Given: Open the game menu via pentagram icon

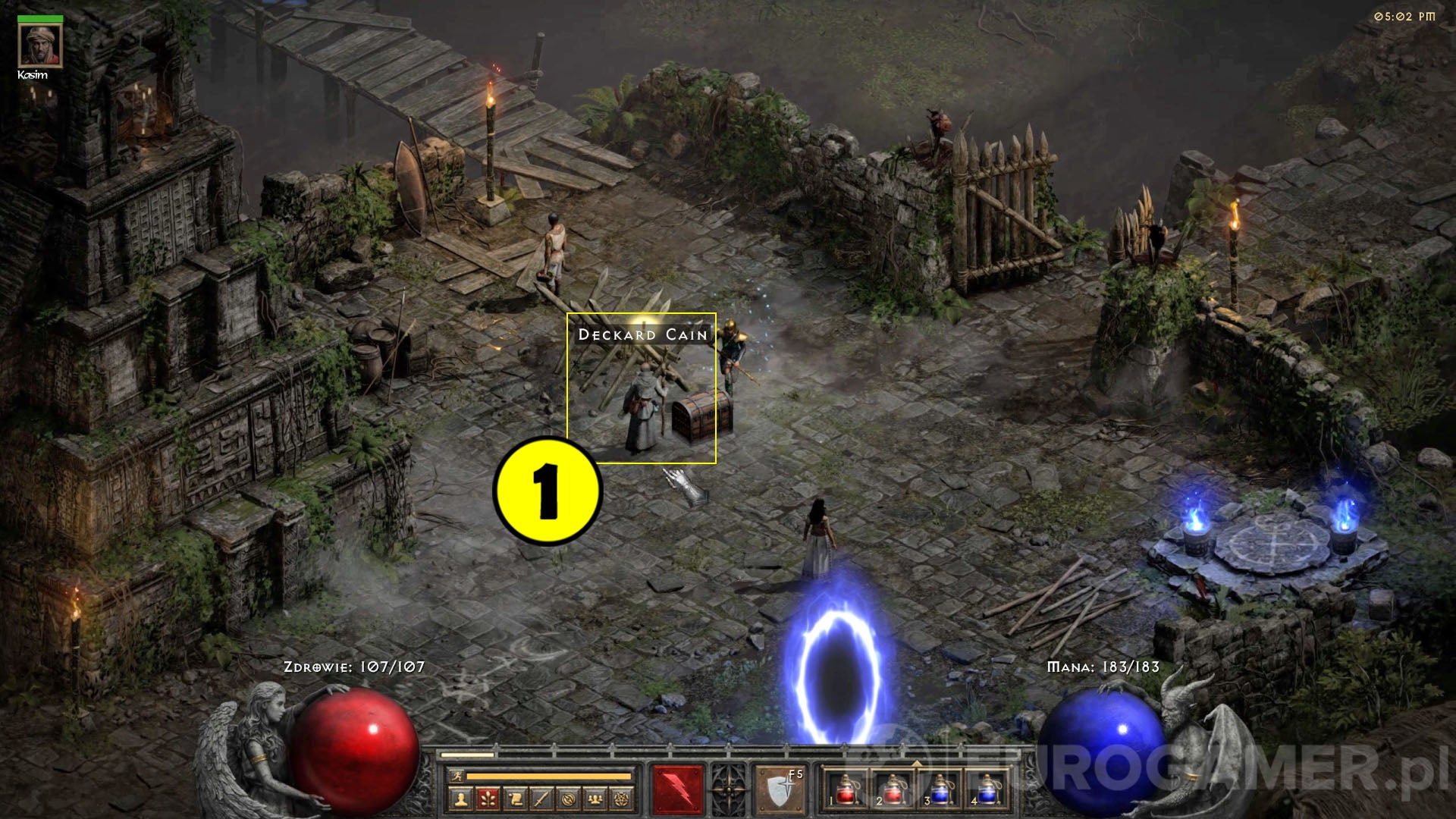Looking at the screenshot, I should 623,800.
